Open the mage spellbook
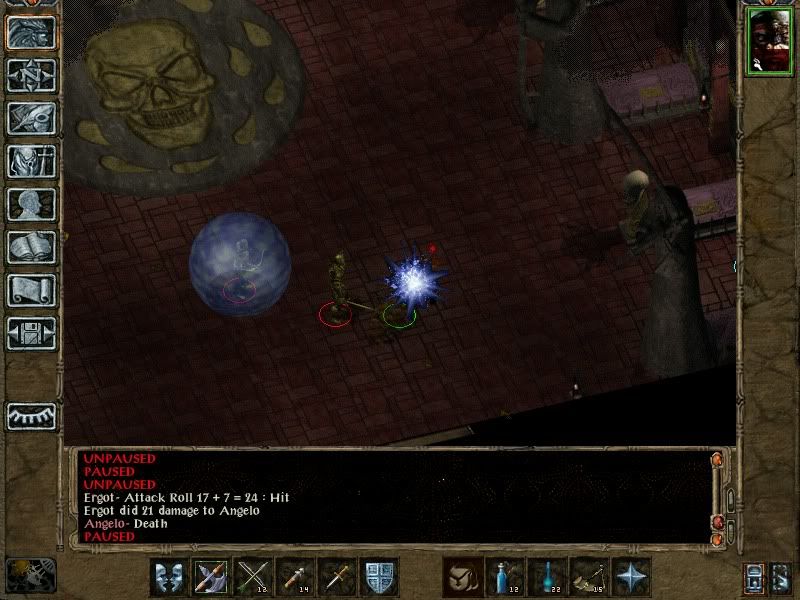 point(31,247)
